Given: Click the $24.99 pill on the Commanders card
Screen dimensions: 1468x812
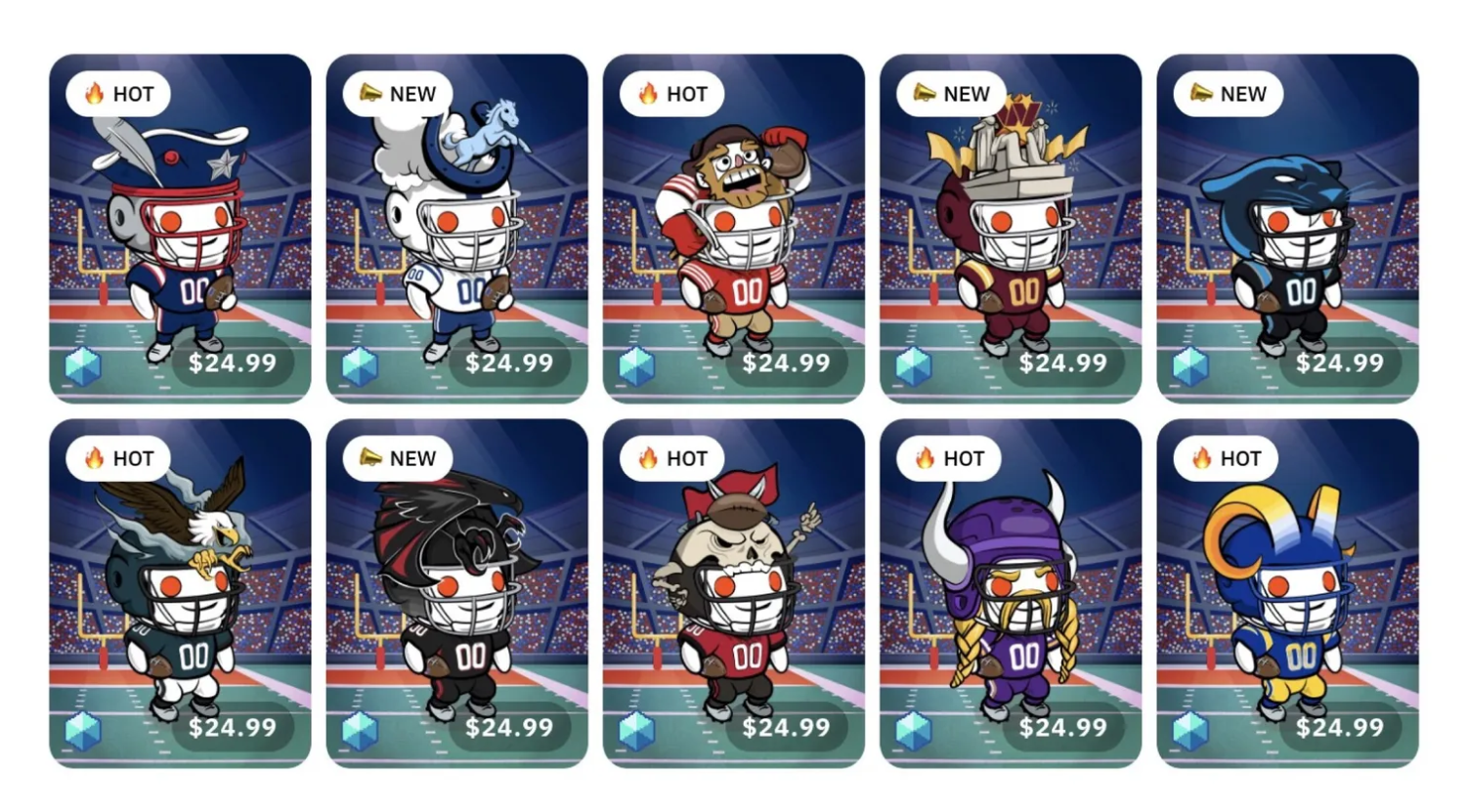Looking at the screenshot, I should pos(1064,363).
